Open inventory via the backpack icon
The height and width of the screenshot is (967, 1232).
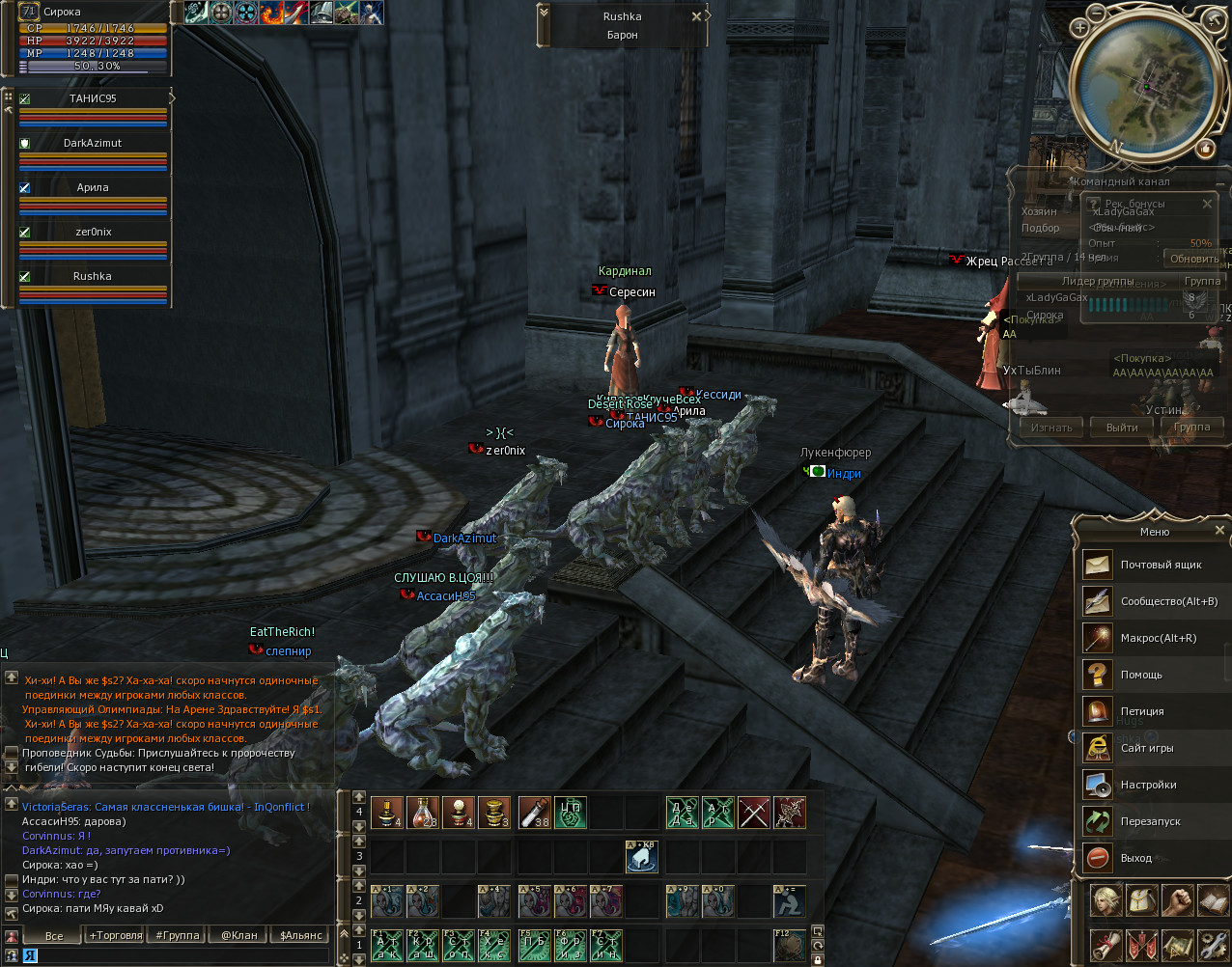1141,900
